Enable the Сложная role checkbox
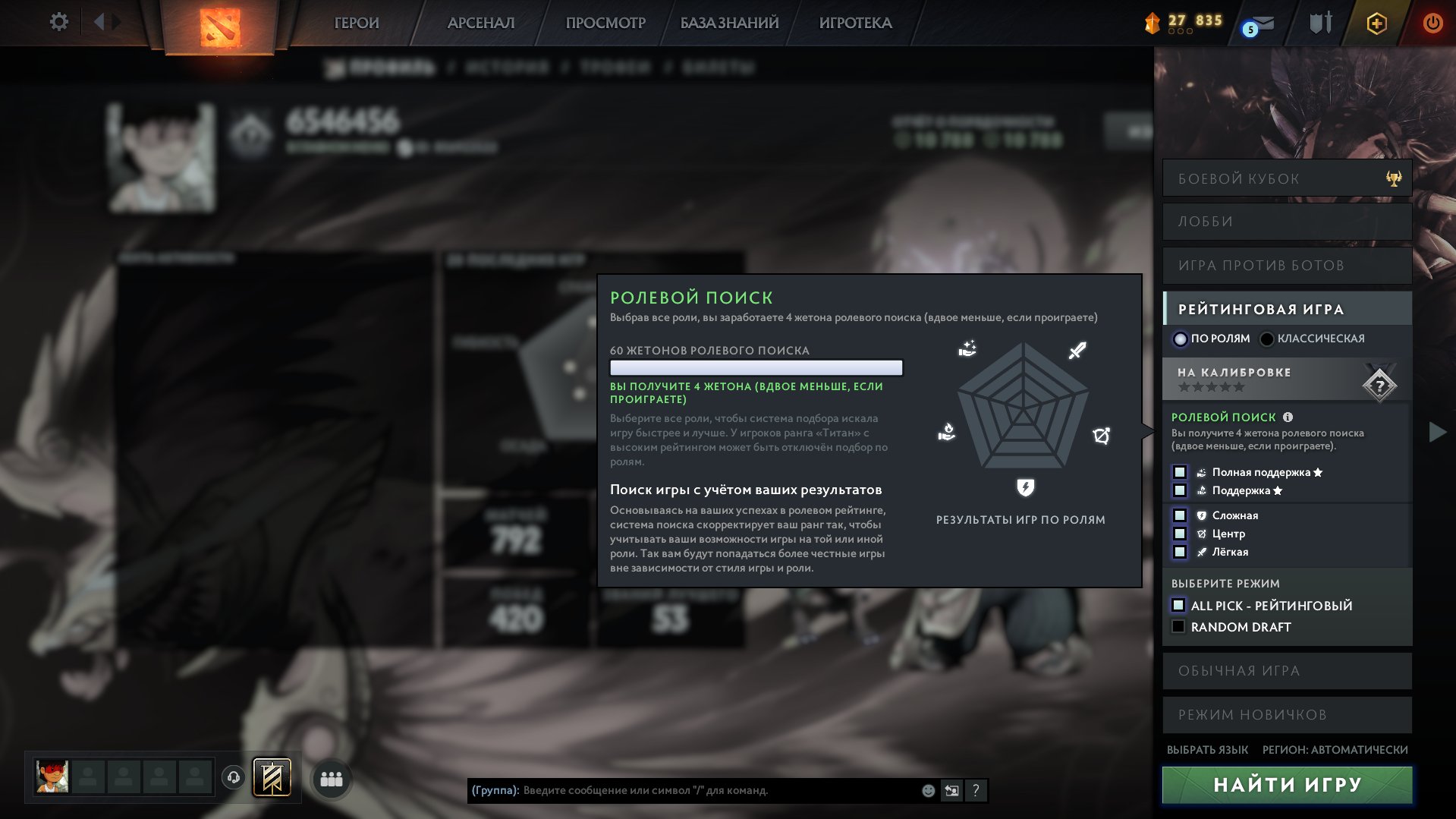Image resolution: width=1456 pixels, height=819 pixels. coord(1180,515)
